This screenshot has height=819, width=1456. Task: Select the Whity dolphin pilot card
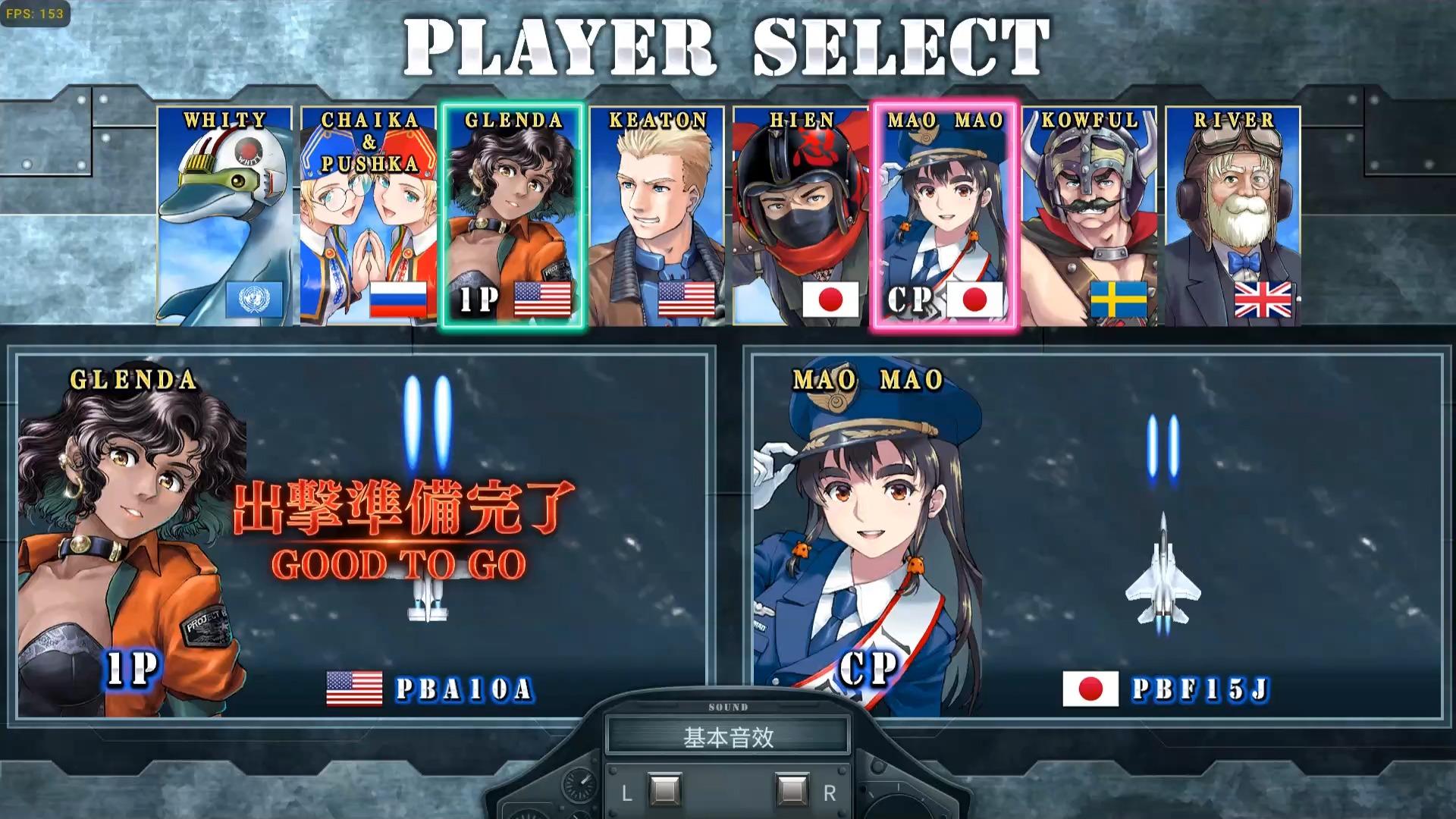tap(224, 216)
